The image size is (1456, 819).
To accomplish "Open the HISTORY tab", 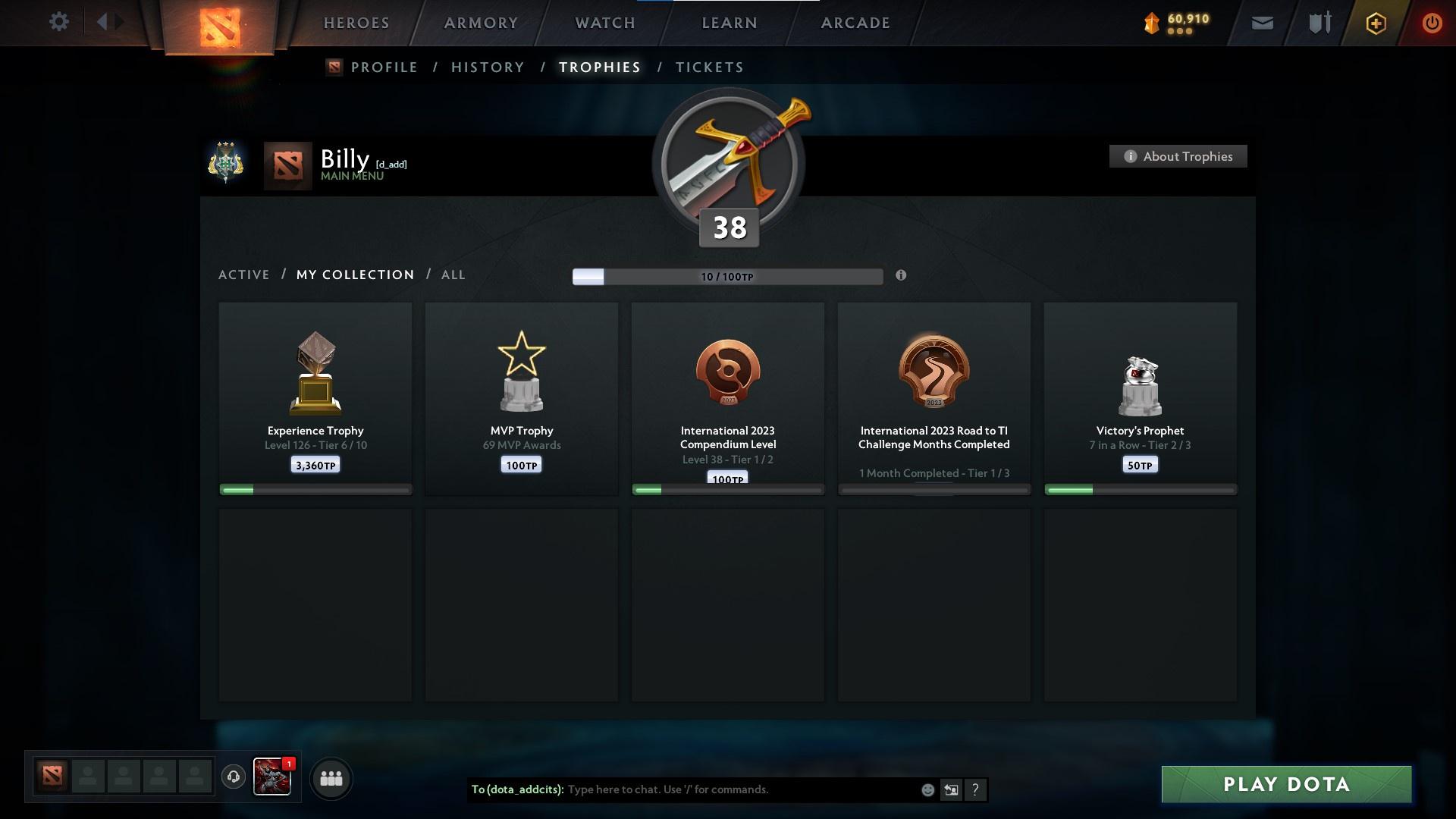I will click(x=487, y=67).
